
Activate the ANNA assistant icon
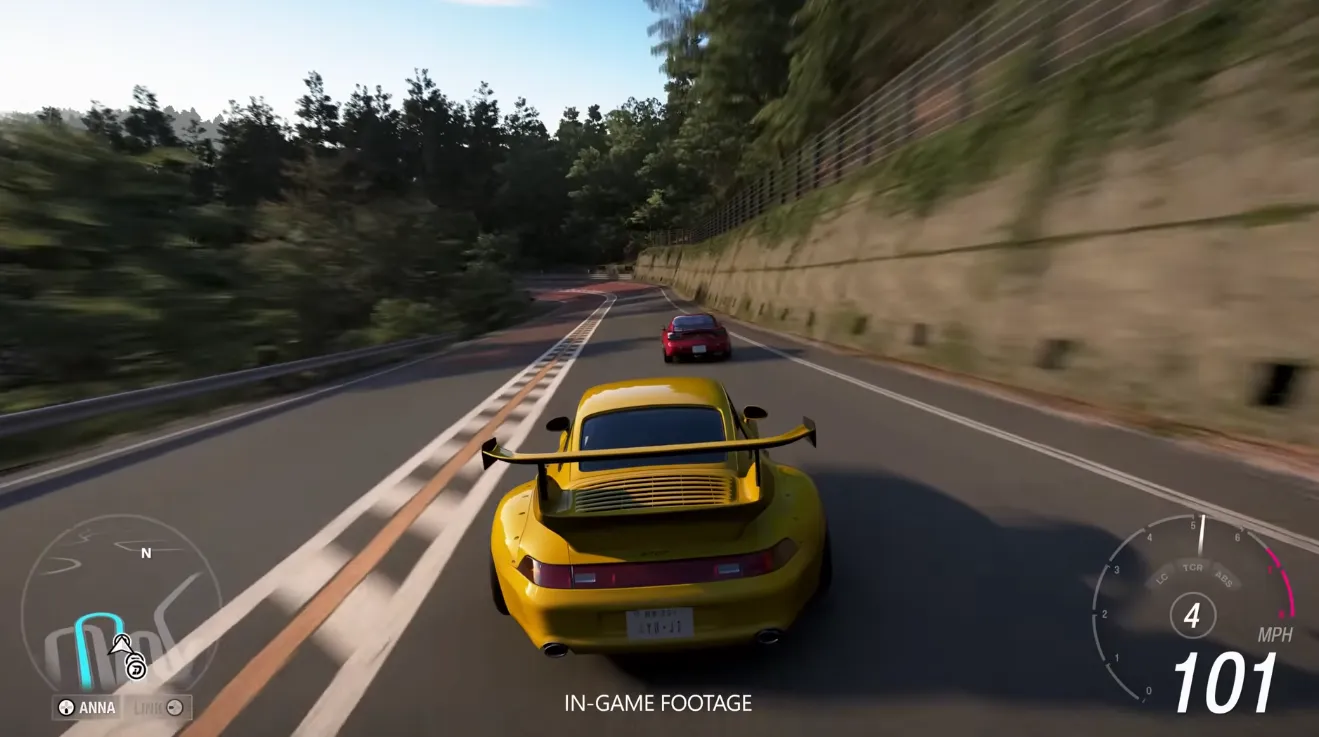pyautogui.click(x=65, y=707)
